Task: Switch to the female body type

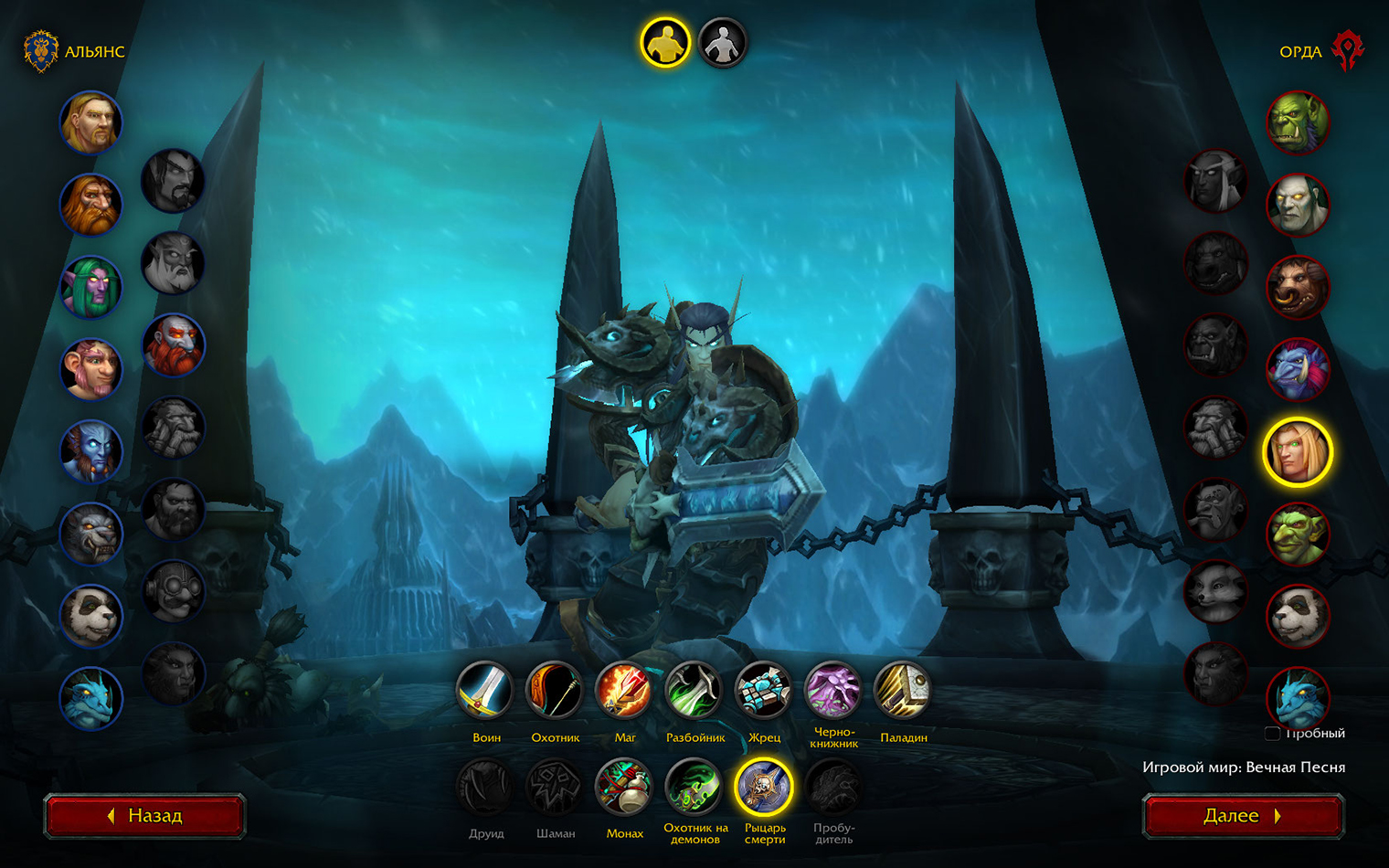Action: point(722,42)
